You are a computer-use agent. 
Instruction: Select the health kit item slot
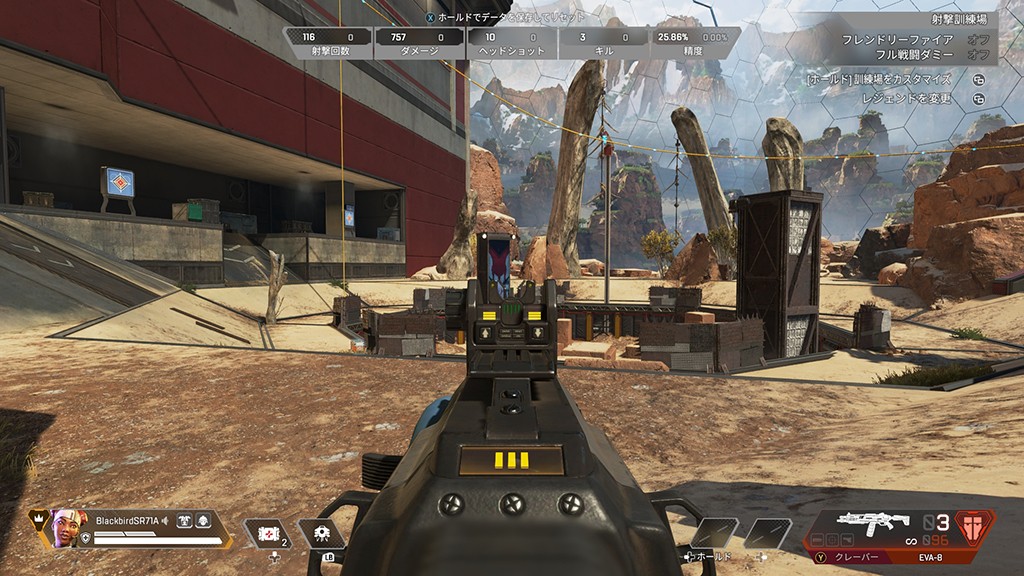[267, 533]
